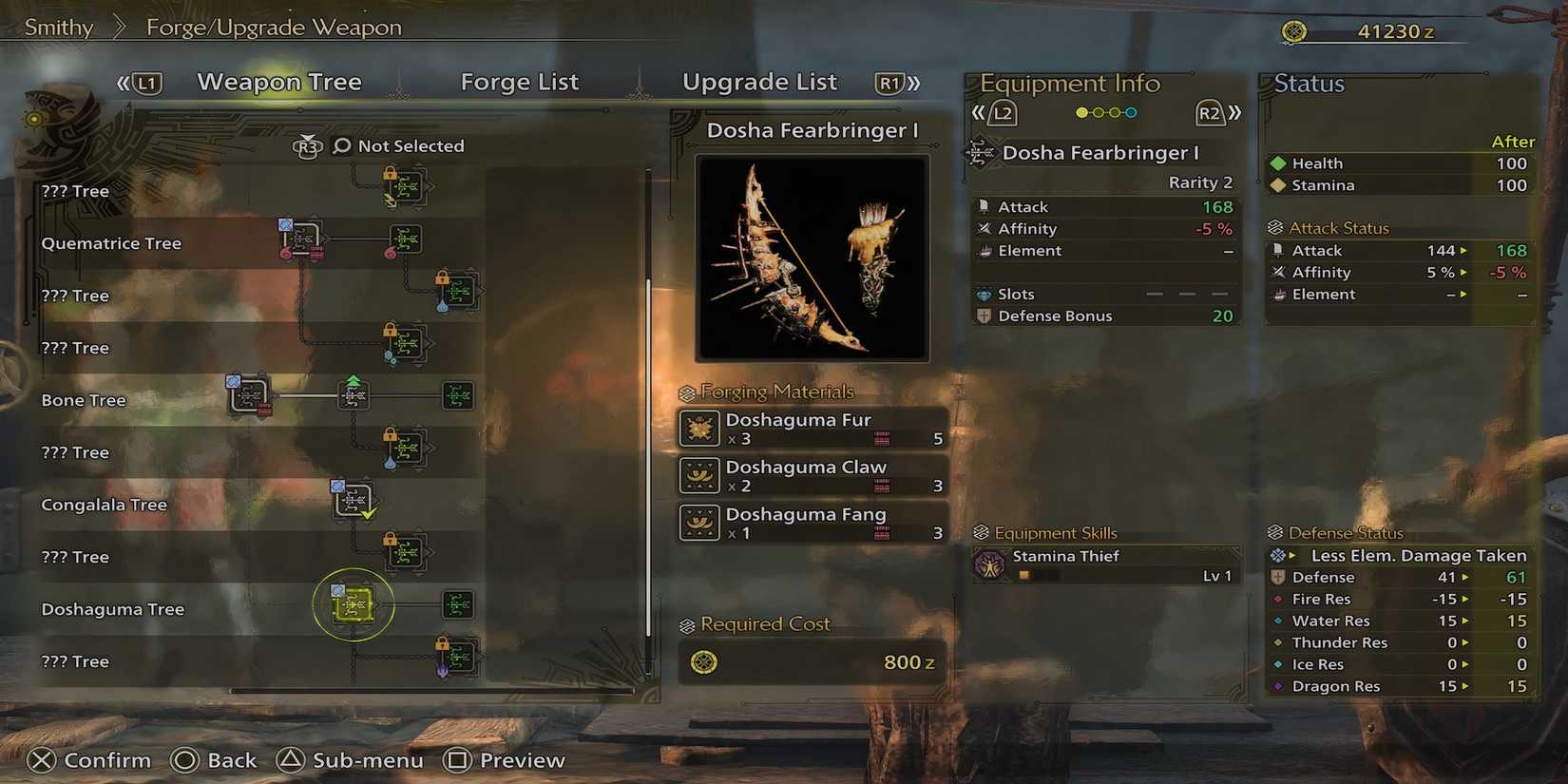1568x784 pixels.
Task: Switch to the Weapon Tree tab
Action: point(278,83)
